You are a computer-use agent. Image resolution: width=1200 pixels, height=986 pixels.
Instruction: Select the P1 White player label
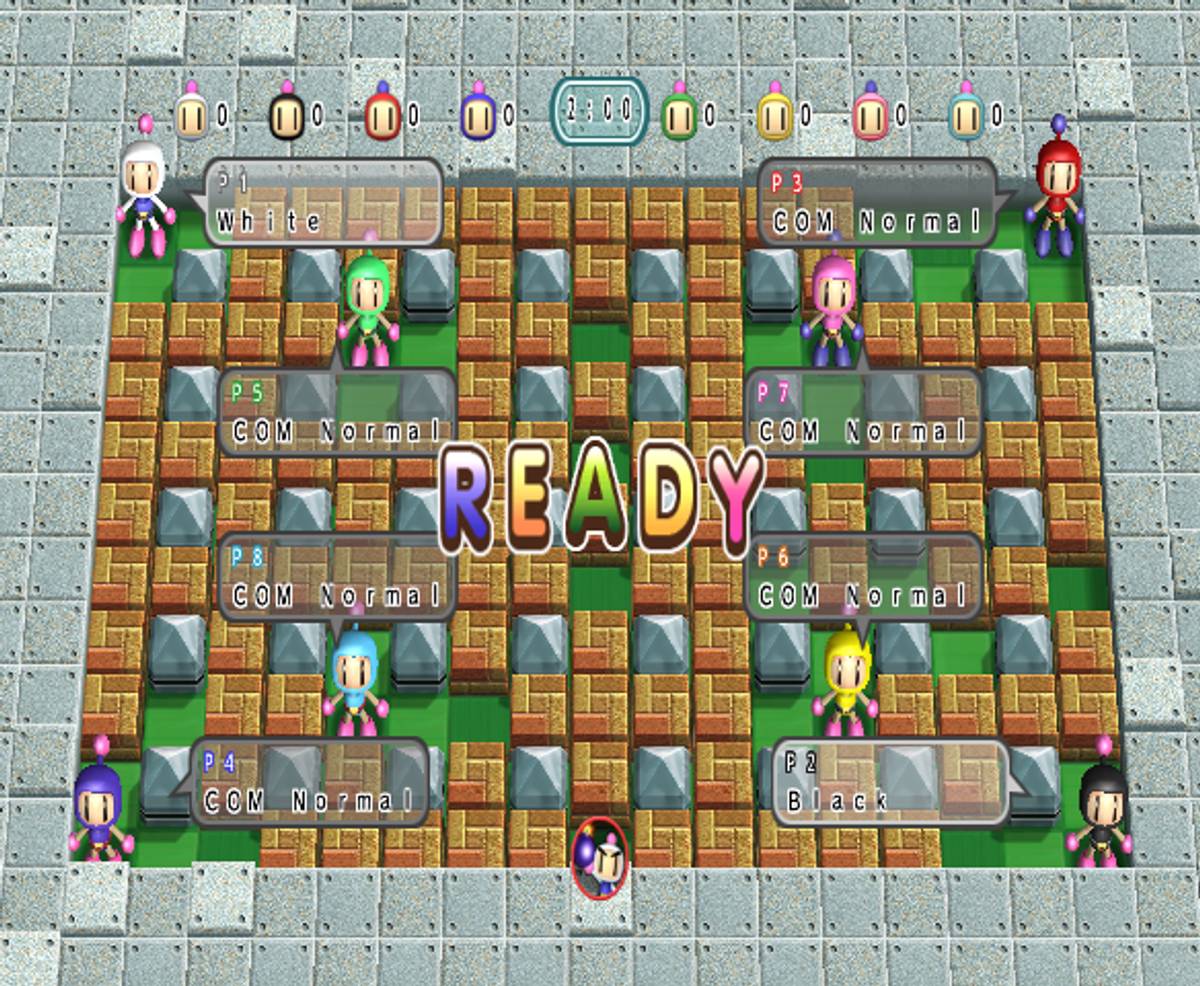[323, 202]
